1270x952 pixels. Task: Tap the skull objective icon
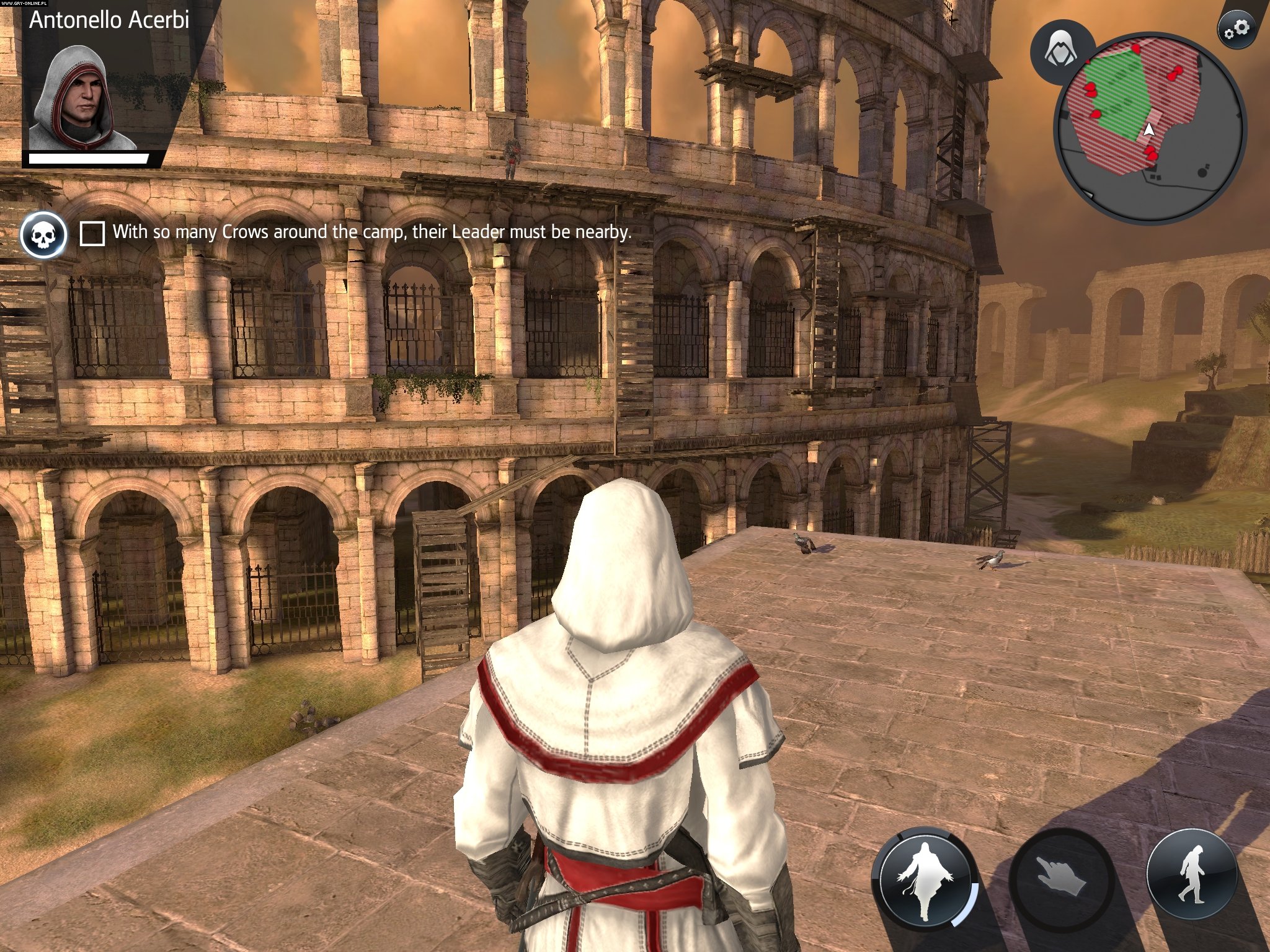43,235
